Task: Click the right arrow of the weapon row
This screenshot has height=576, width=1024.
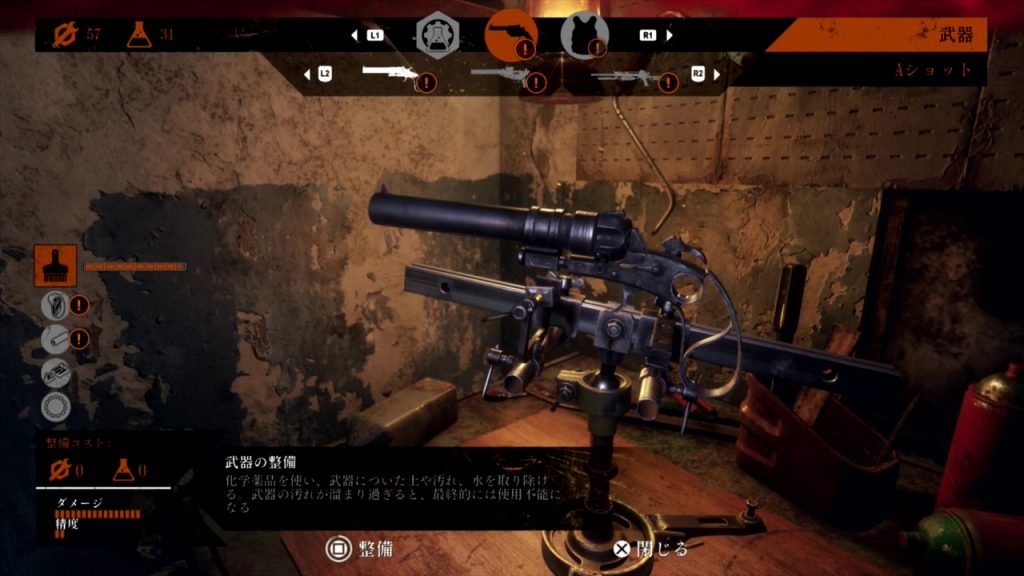Action: click(716, 74)
